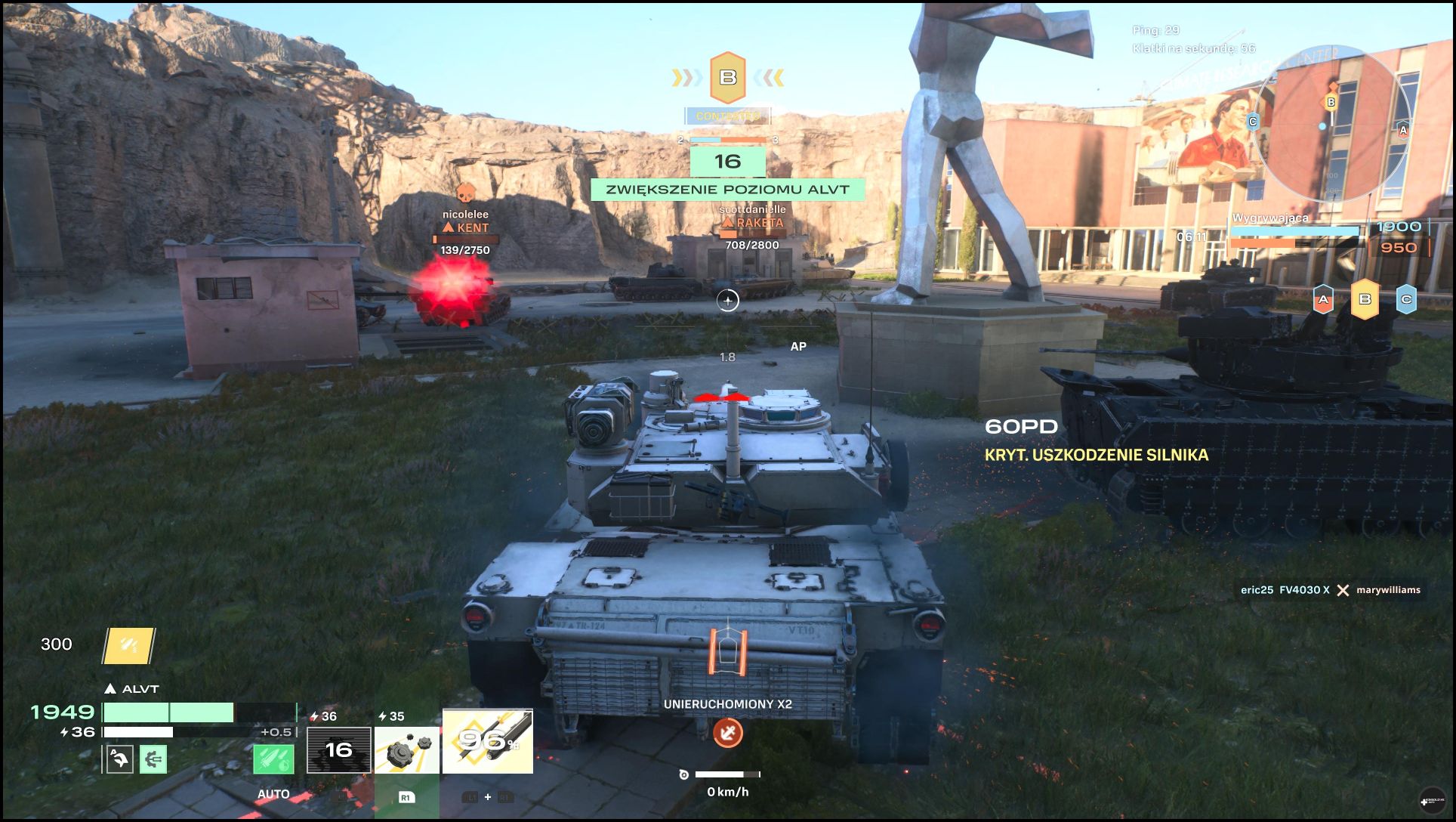
Task: Activate the gear repair ability slot
Action: (407, 749)
